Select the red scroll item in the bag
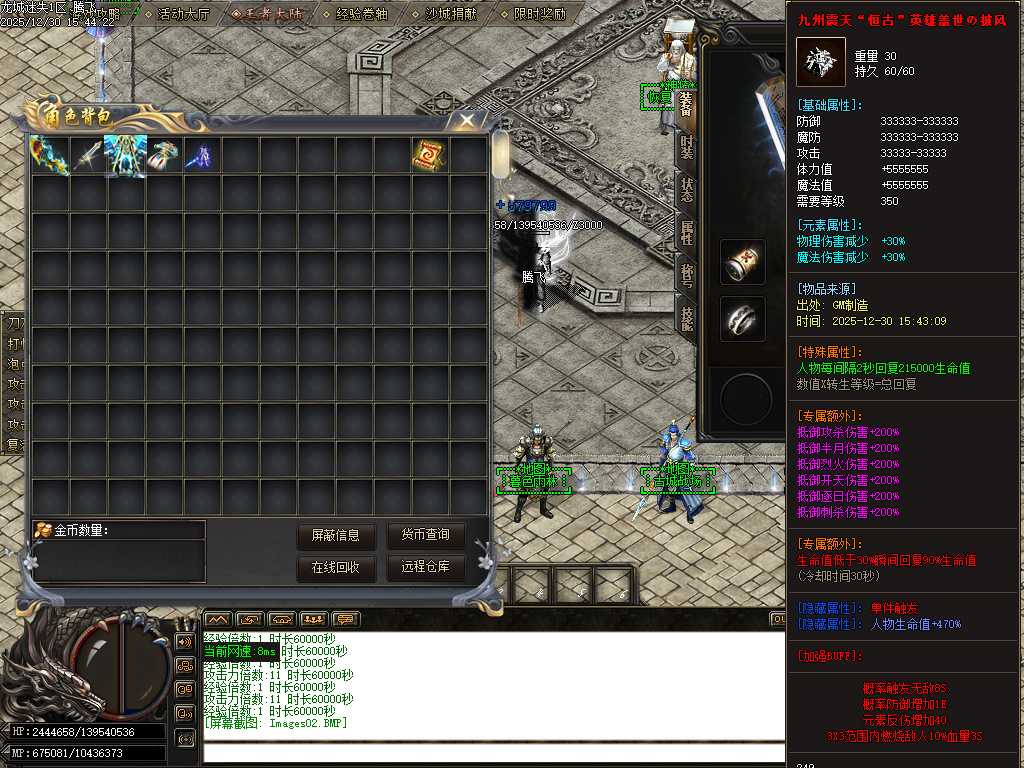Image resolution: width=1024 pixels, height=768 pixels. pyautogui.click(x=430, y=155)
